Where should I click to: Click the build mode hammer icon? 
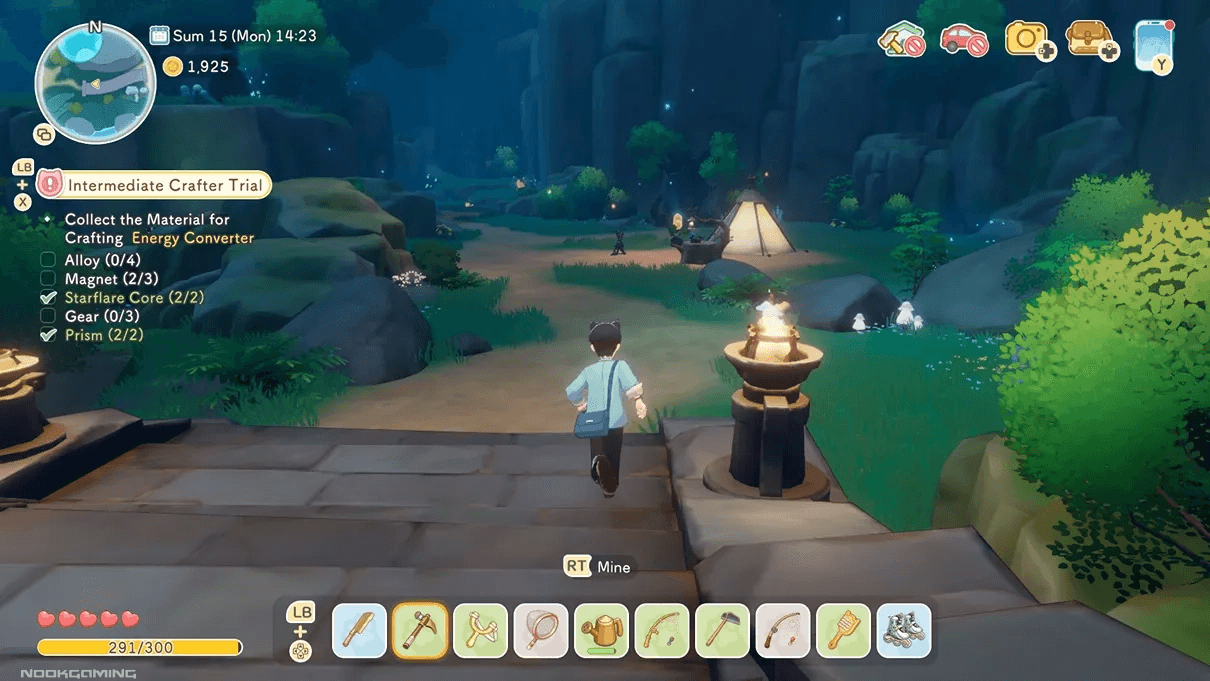pyautogui.click(x=900, y=40)
